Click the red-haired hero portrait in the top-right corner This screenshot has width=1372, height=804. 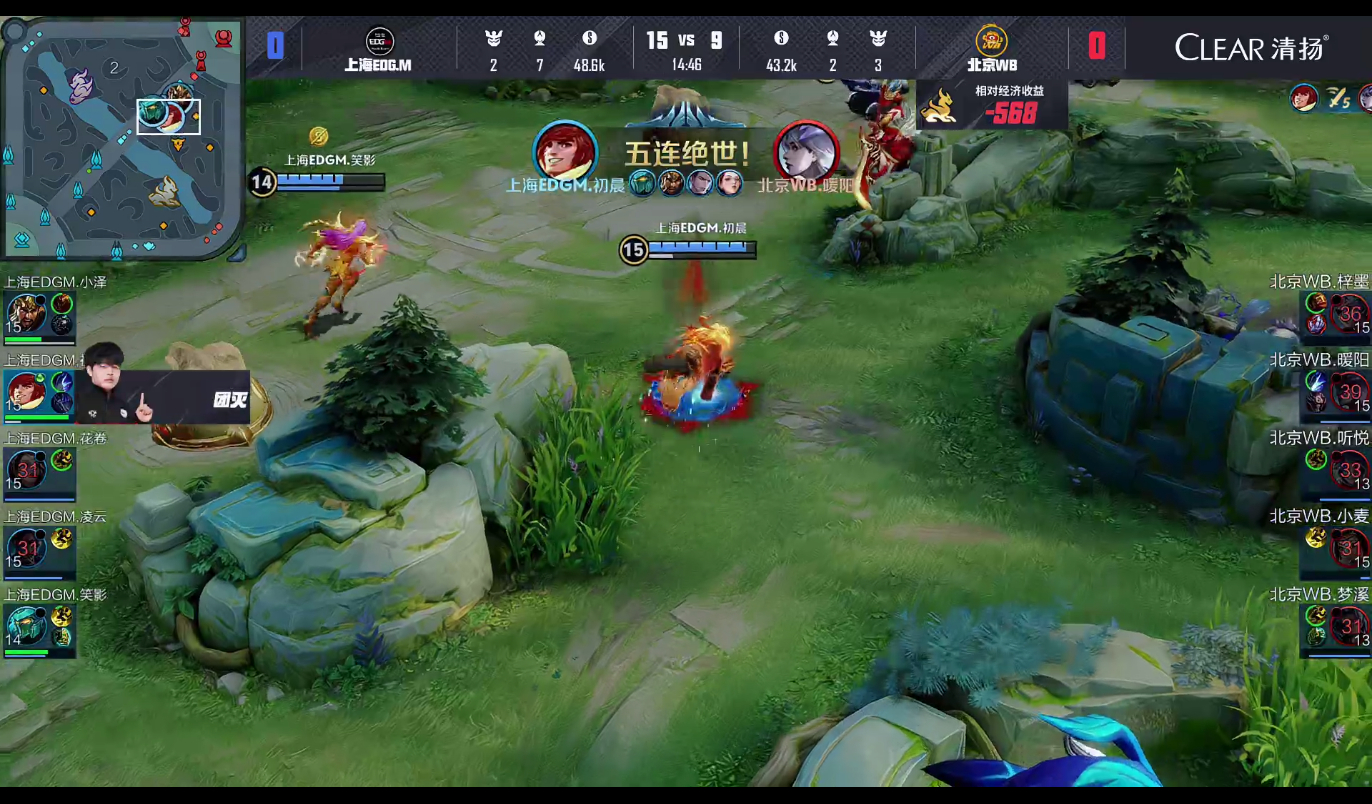click(x=1303, y=98)
